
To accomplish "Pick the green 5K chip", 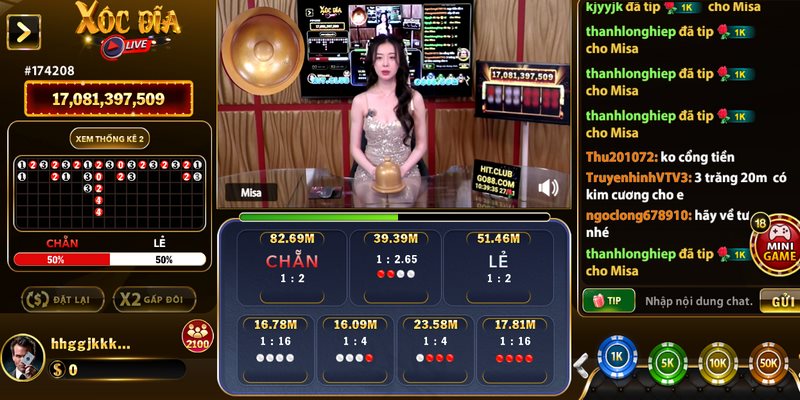I will click(x=666, y=363).
